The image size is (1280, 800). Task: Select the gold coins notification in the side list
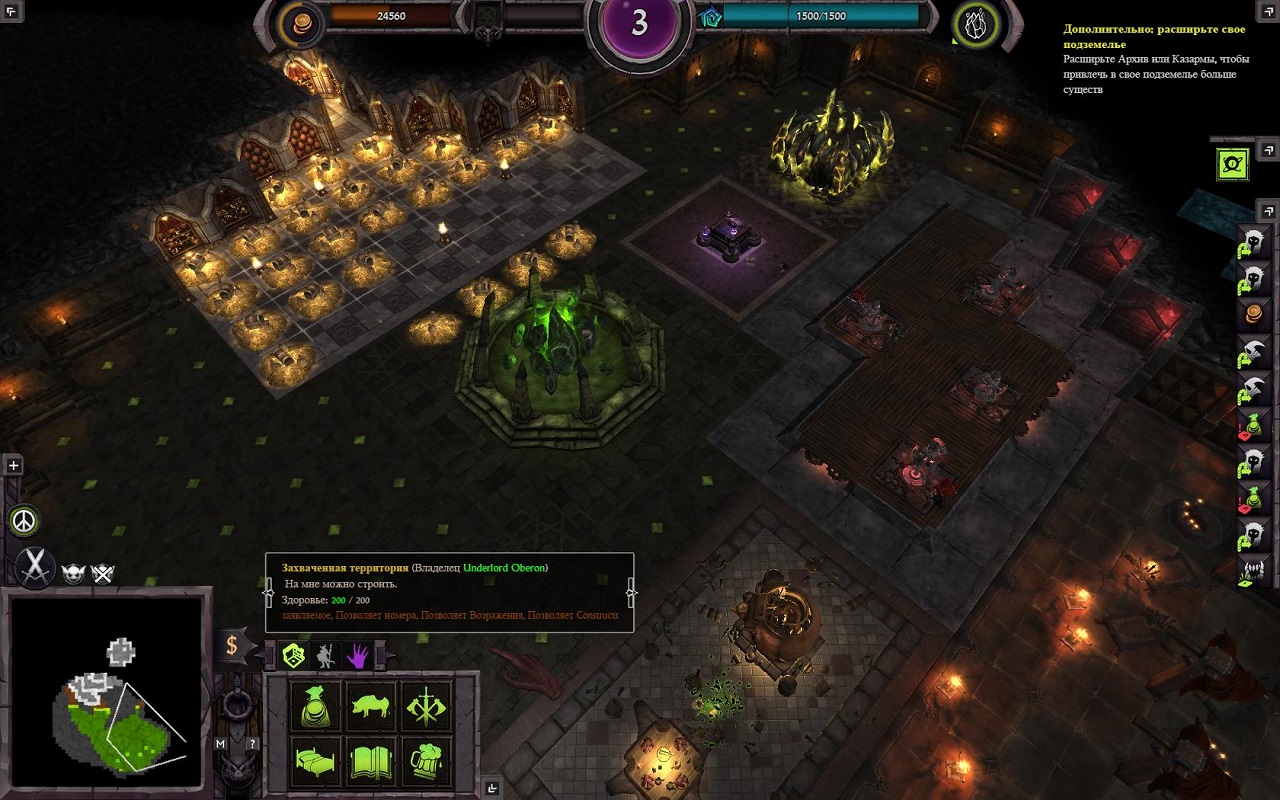tap(1254, 313)
